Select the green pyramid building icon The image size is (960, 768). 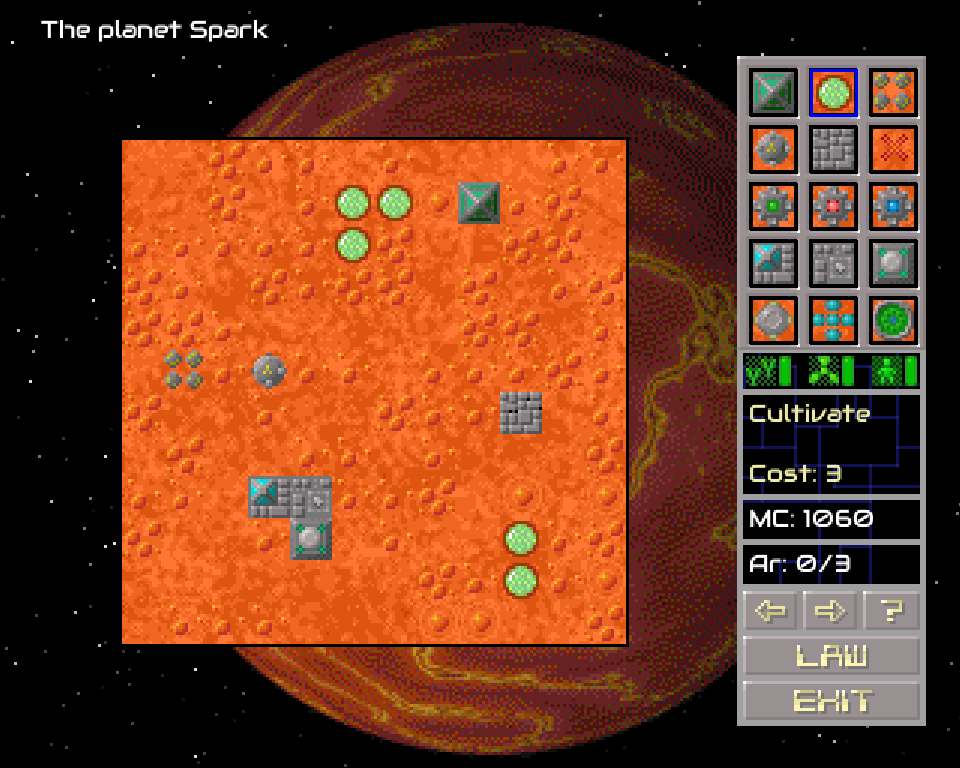click(x=774, y=92)
